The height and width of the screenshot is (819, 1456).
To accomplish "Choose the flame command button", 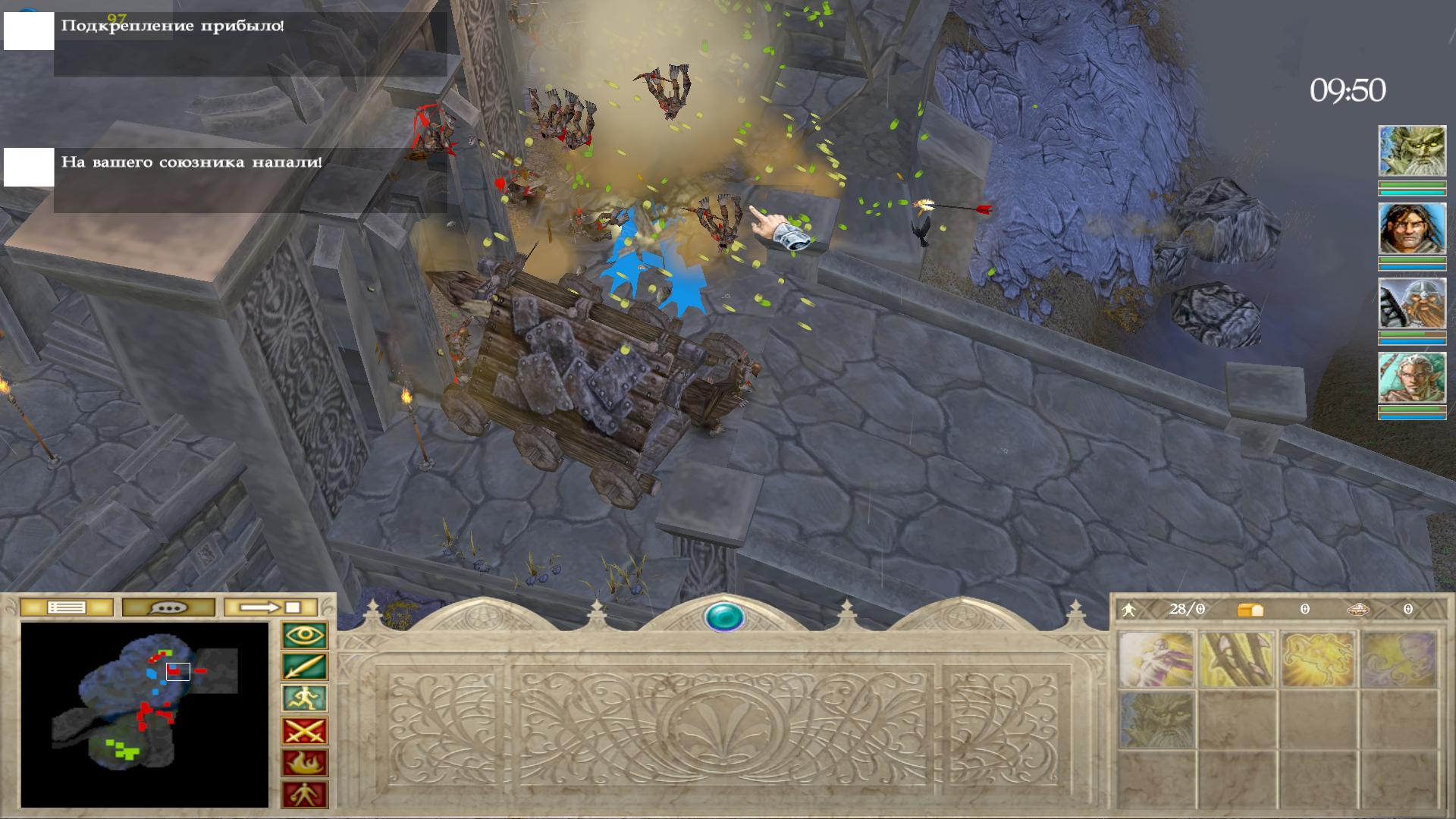I will (x=305, y=763).
